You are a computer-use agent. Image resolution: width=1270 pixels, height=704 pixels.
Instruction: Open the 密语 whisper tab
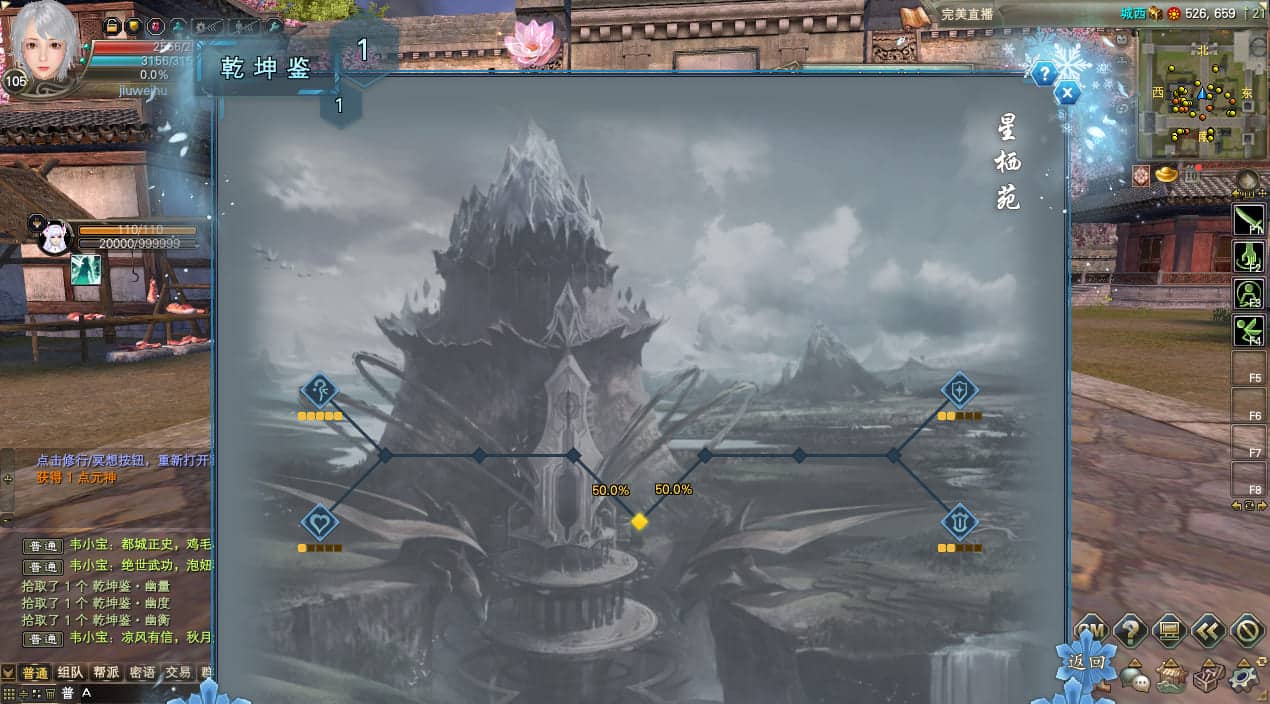[142, 672]
